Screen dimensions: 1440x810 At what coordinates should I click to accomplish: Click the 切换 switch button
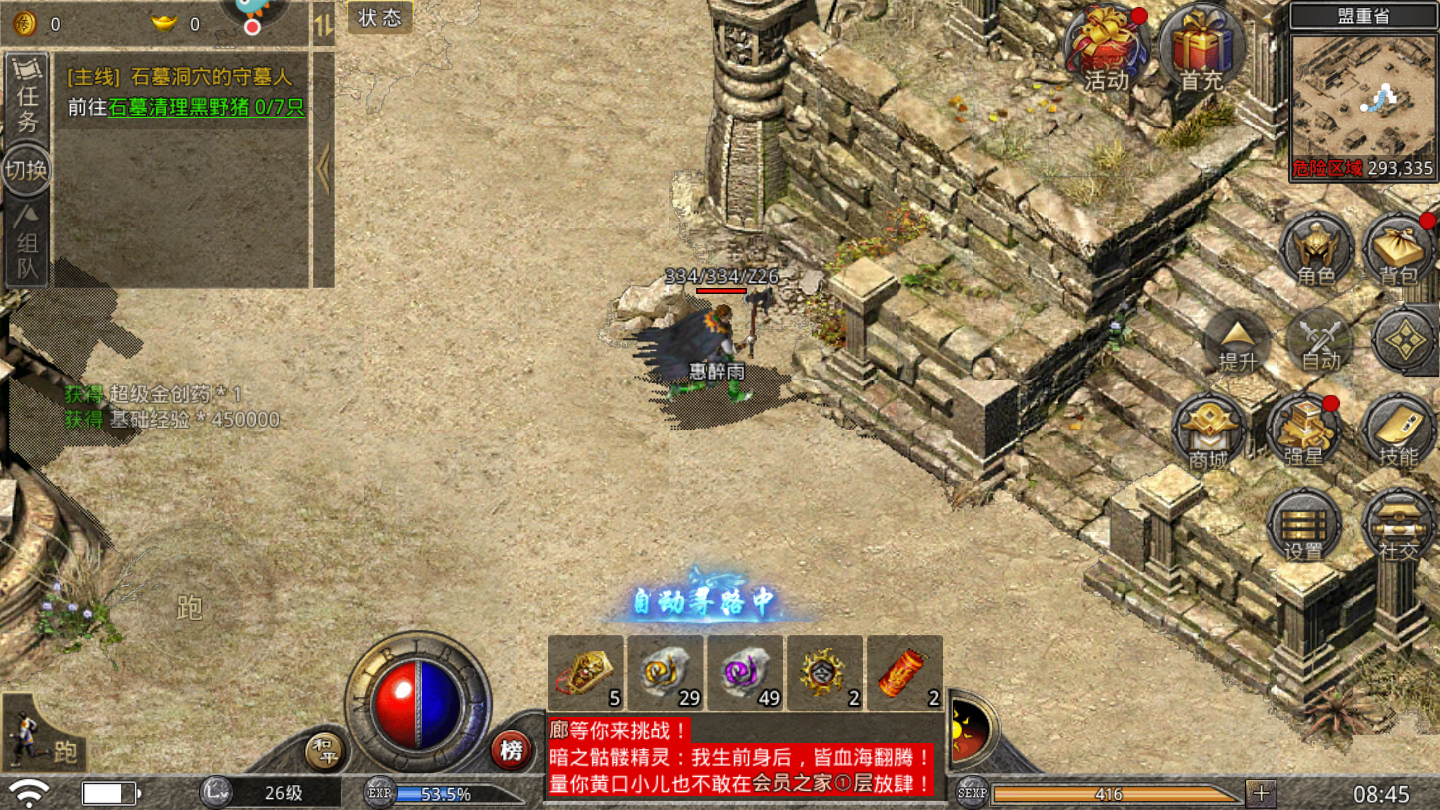pyautogui.click(x=27, y=170)
